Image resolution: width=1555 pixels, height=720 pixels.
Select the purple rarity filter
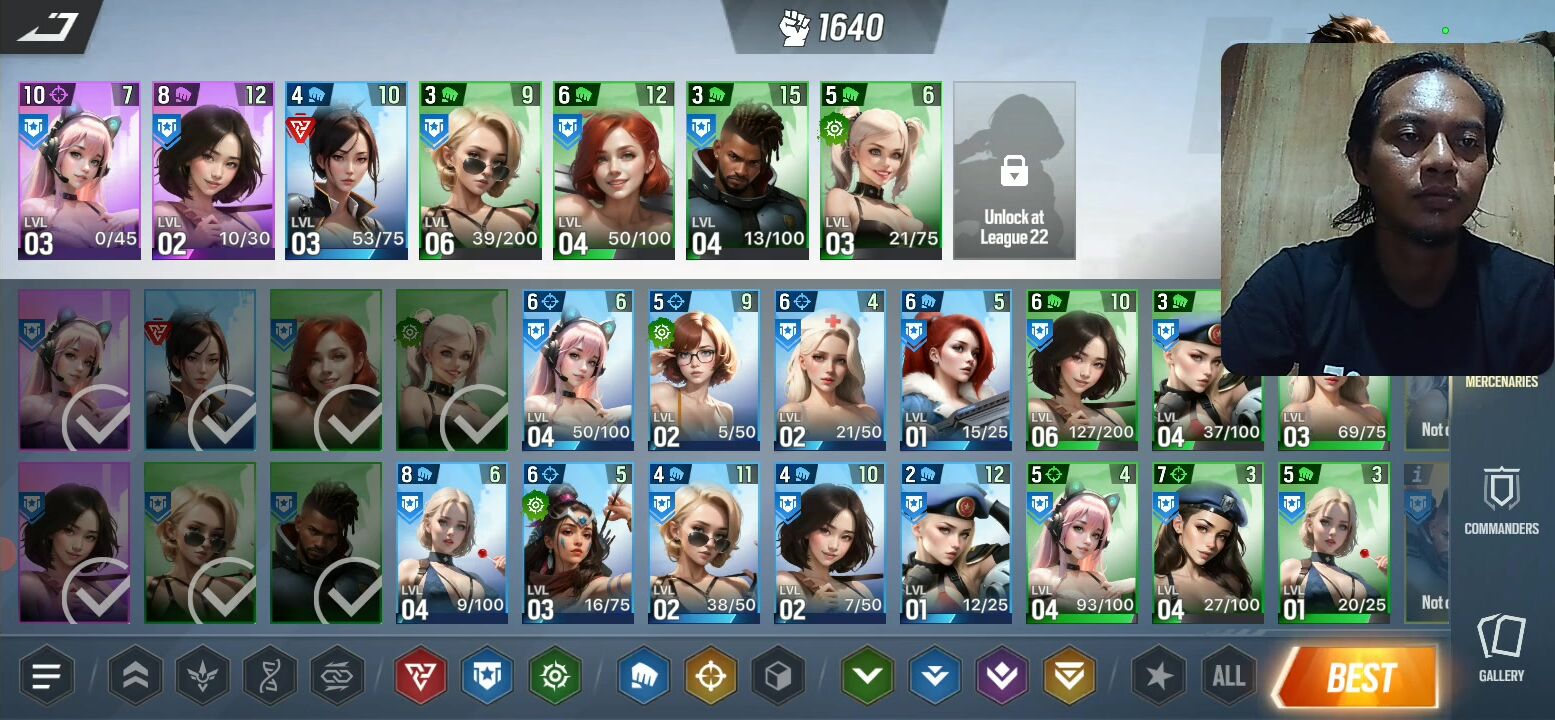(1002, 677)
